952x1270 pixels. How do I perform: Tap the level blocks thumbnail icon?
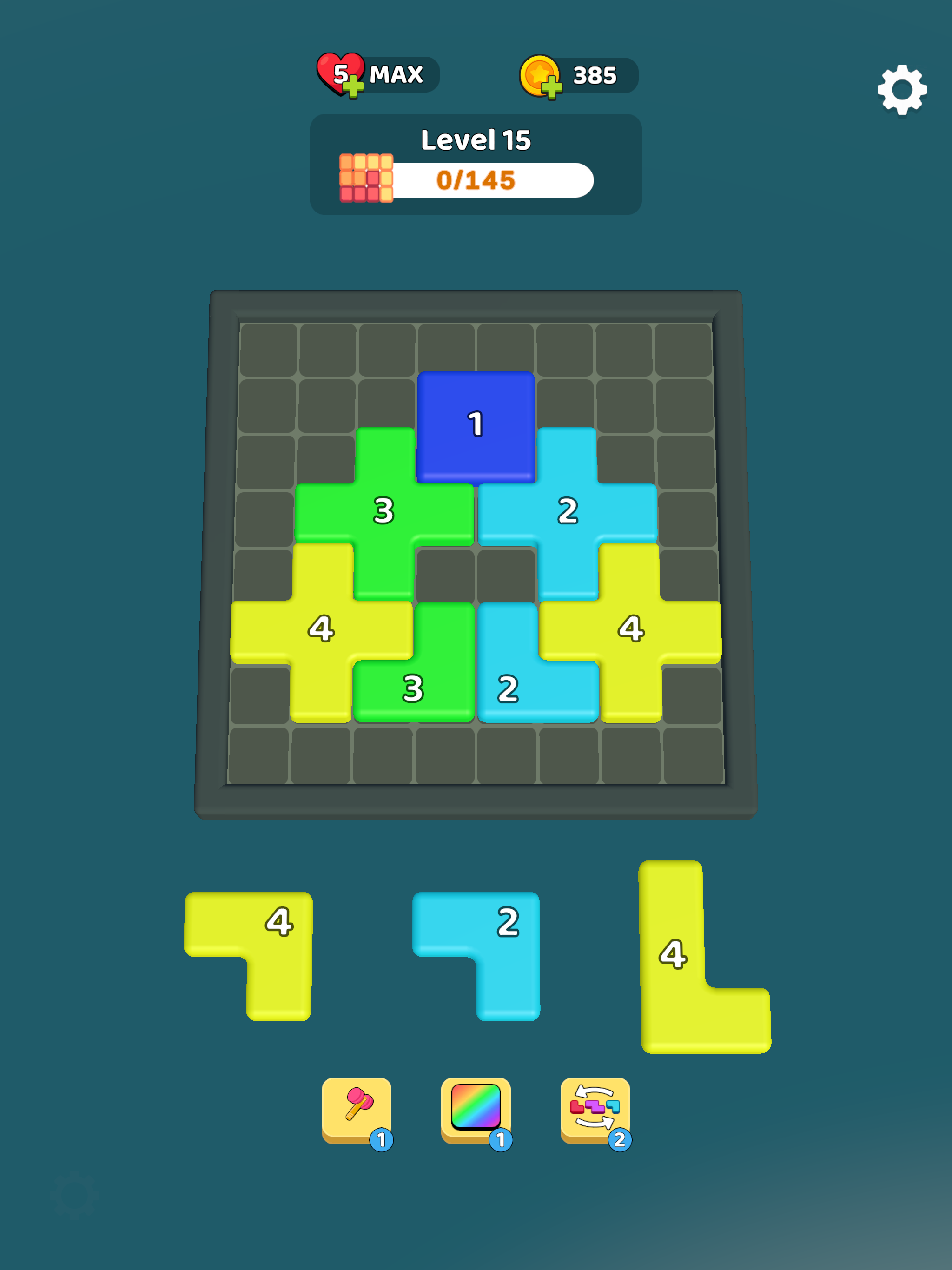tap(366, 179)
